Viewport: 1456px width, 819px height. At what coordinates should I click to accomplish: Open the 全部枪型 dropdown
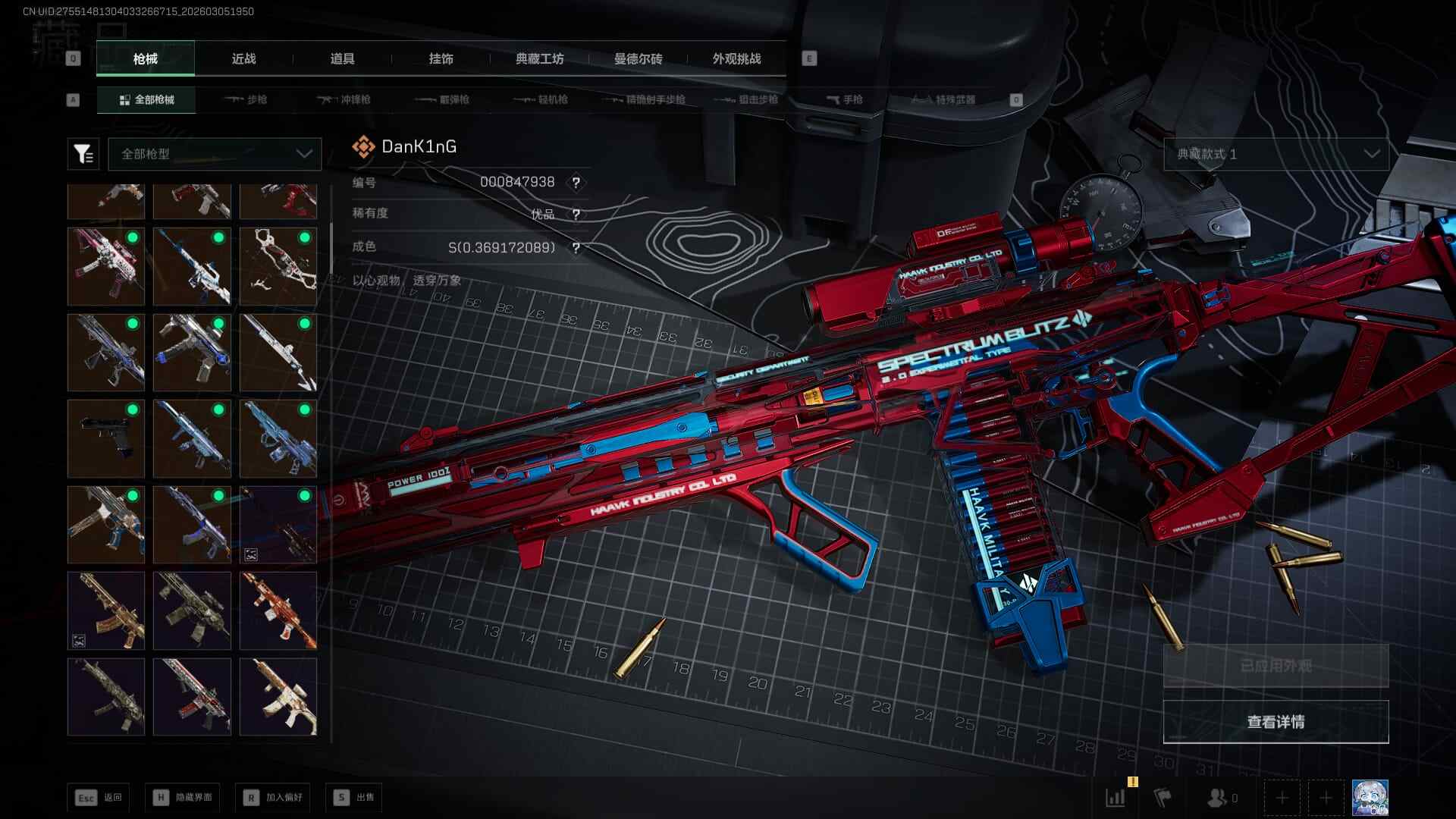215,154
